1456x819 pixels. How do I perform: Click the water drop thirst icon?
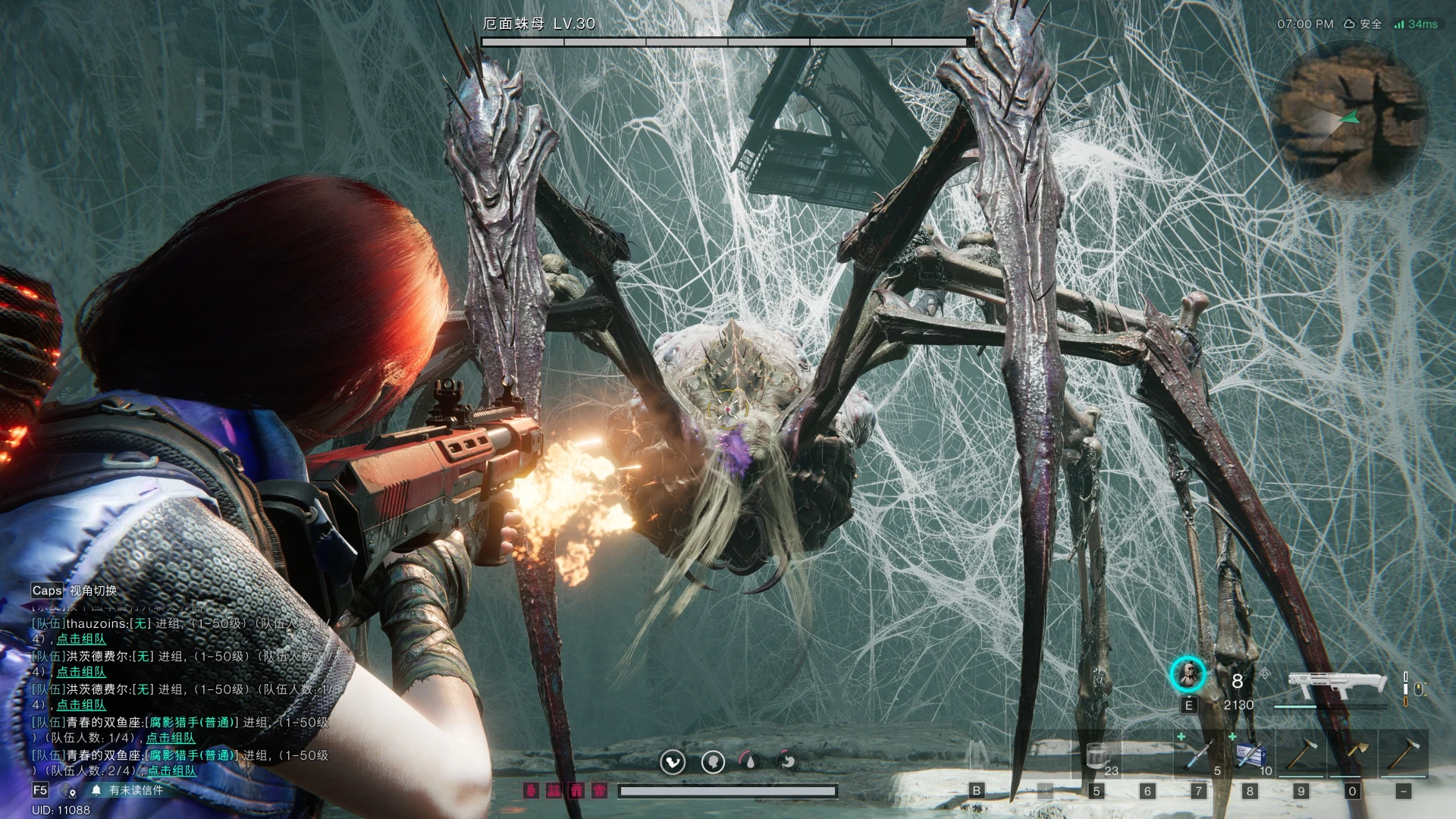click(x=750, y=761)
